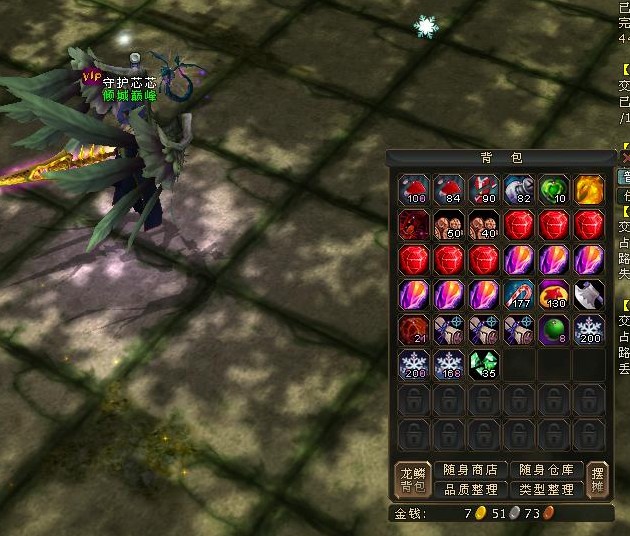Select the red gift stack of 130
The width and height of the screenshot is (630, 536).
pos(553,295)
